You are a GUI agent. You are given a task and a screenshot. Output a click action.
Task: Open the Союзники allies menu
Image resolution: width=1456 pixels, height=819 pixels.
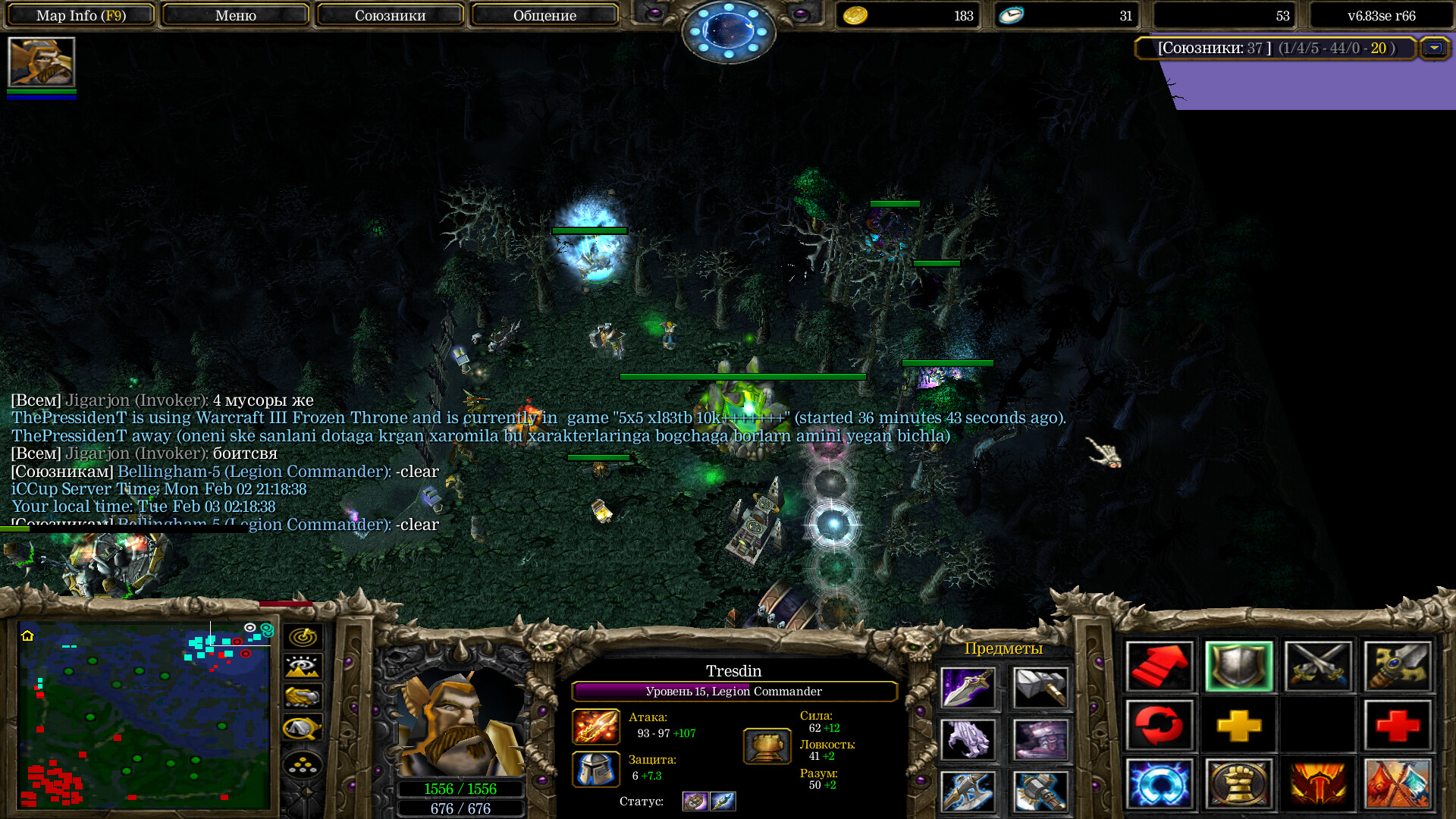click(390, 15)
